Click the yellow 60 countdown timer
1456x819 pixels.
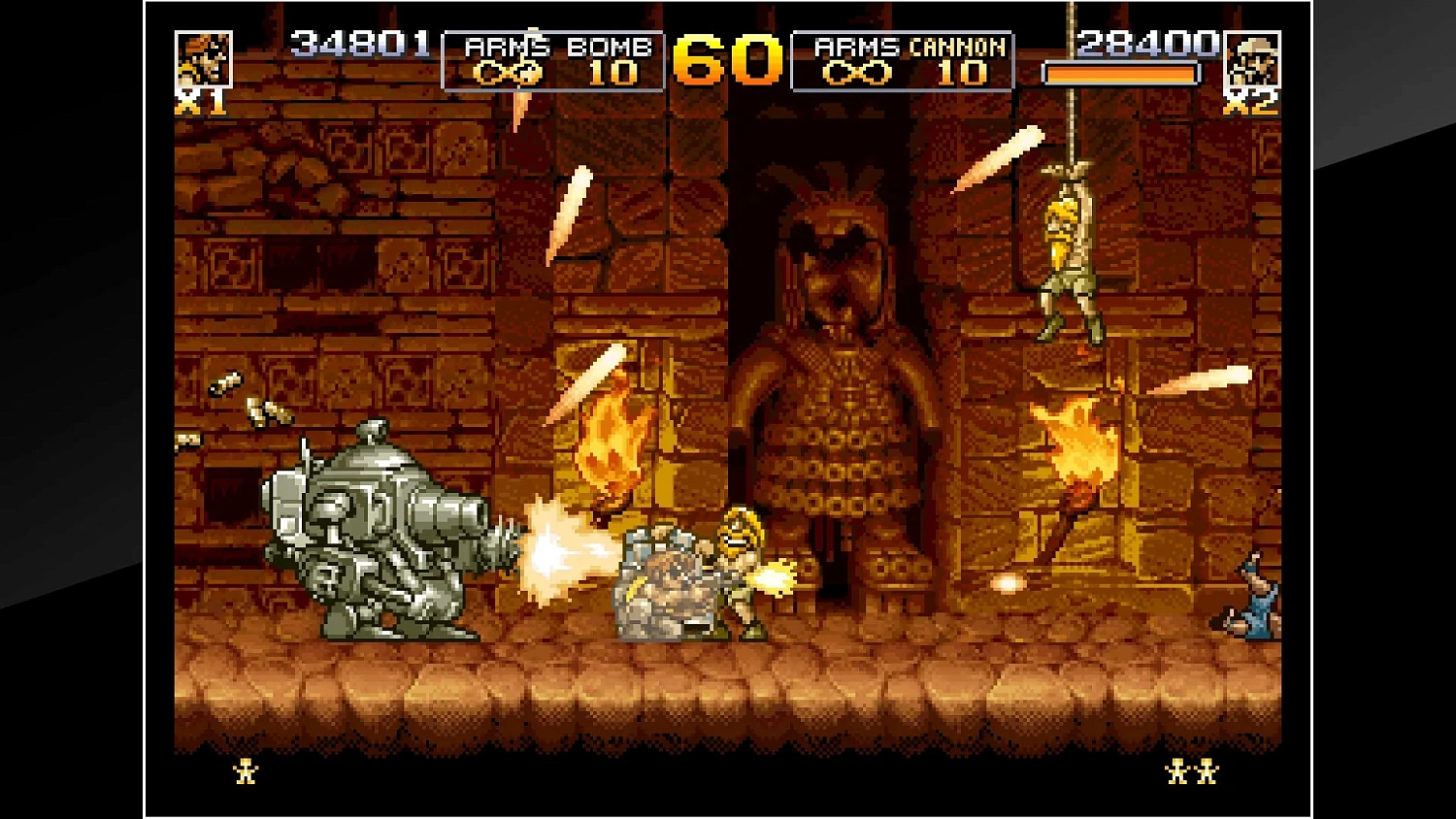[730, 60]
